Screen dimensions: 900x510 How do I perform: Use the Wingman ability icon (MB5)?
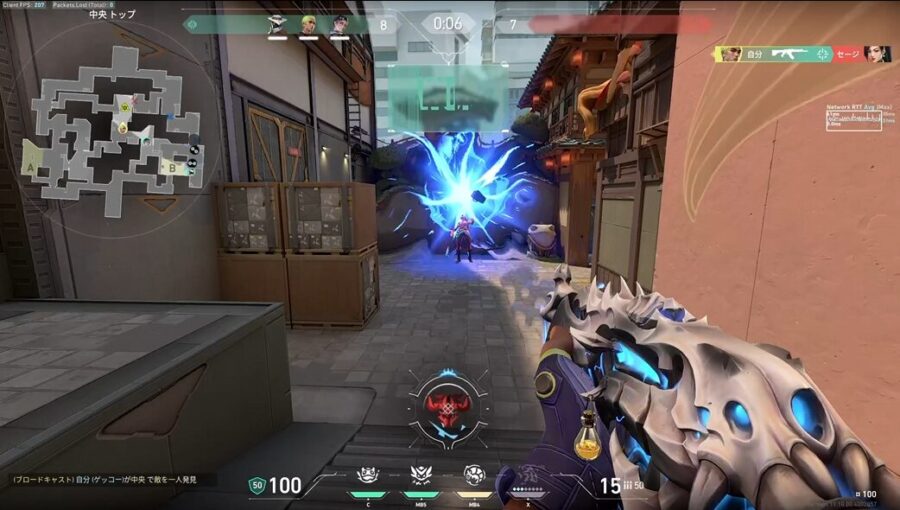tap(420, 476)
